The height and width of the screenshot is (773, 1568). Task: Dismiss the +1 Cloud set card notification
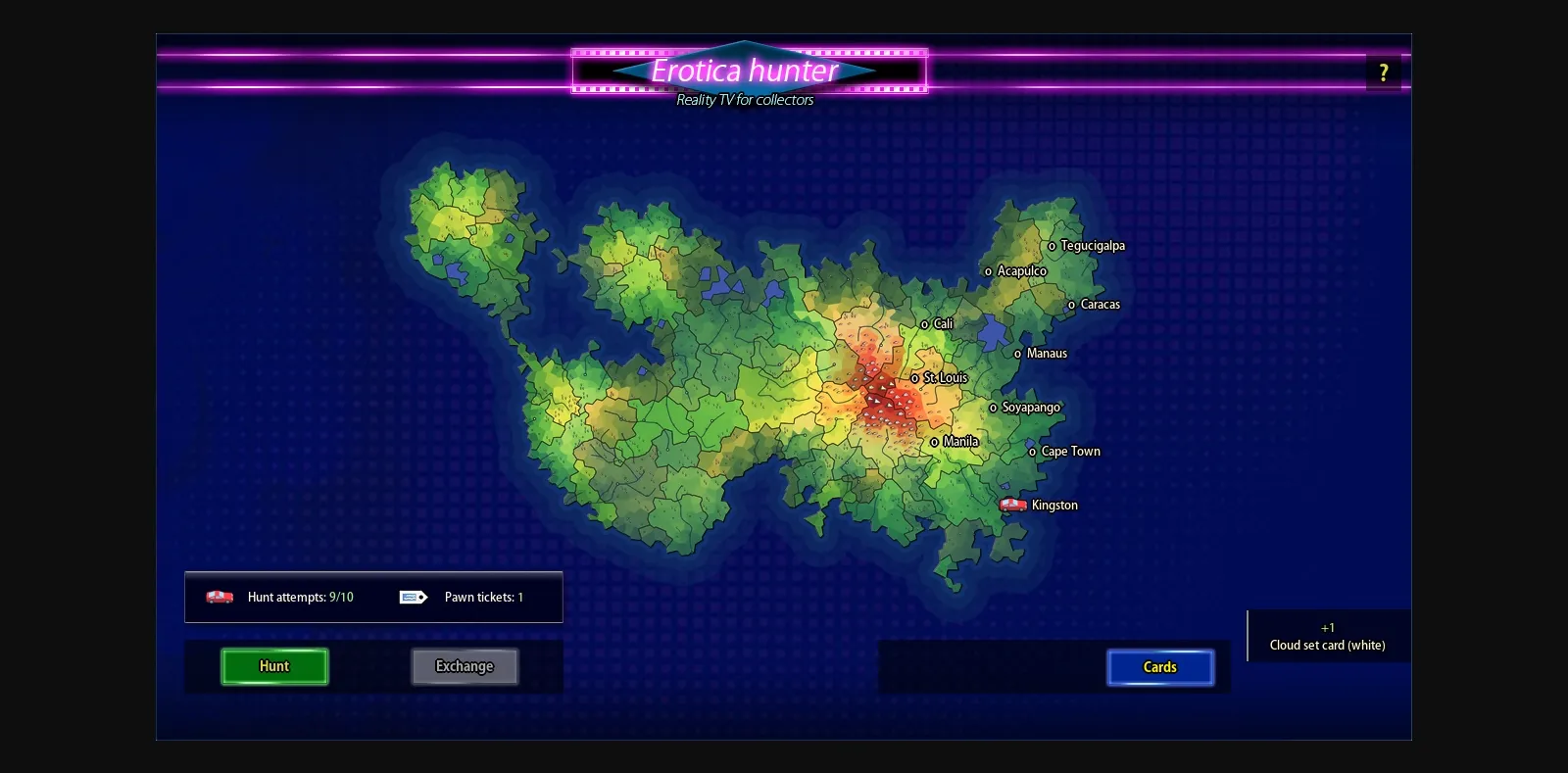click(1328, 636)
